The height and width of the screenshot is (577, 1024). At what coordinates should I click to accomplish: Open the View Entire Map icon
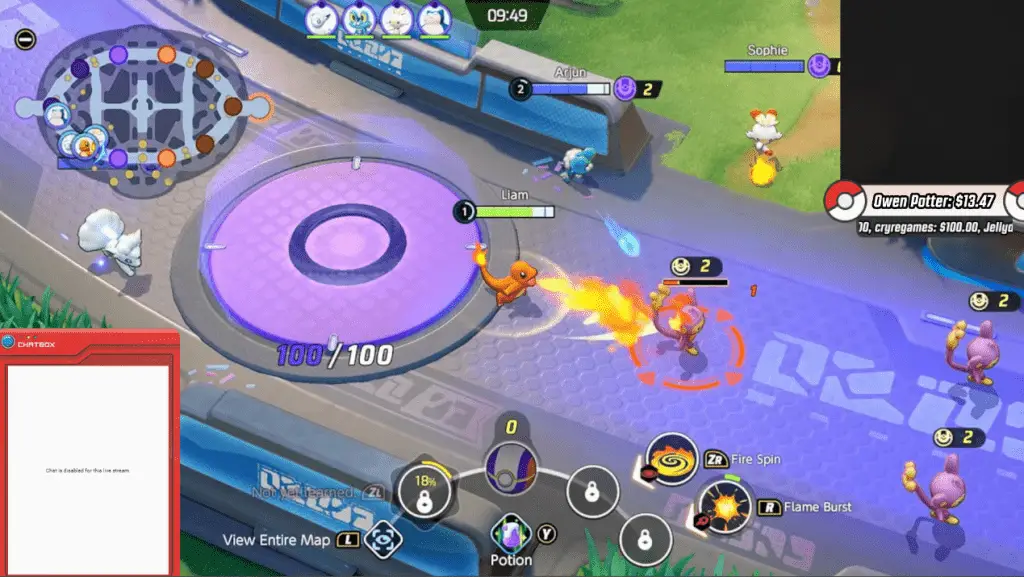381,540
